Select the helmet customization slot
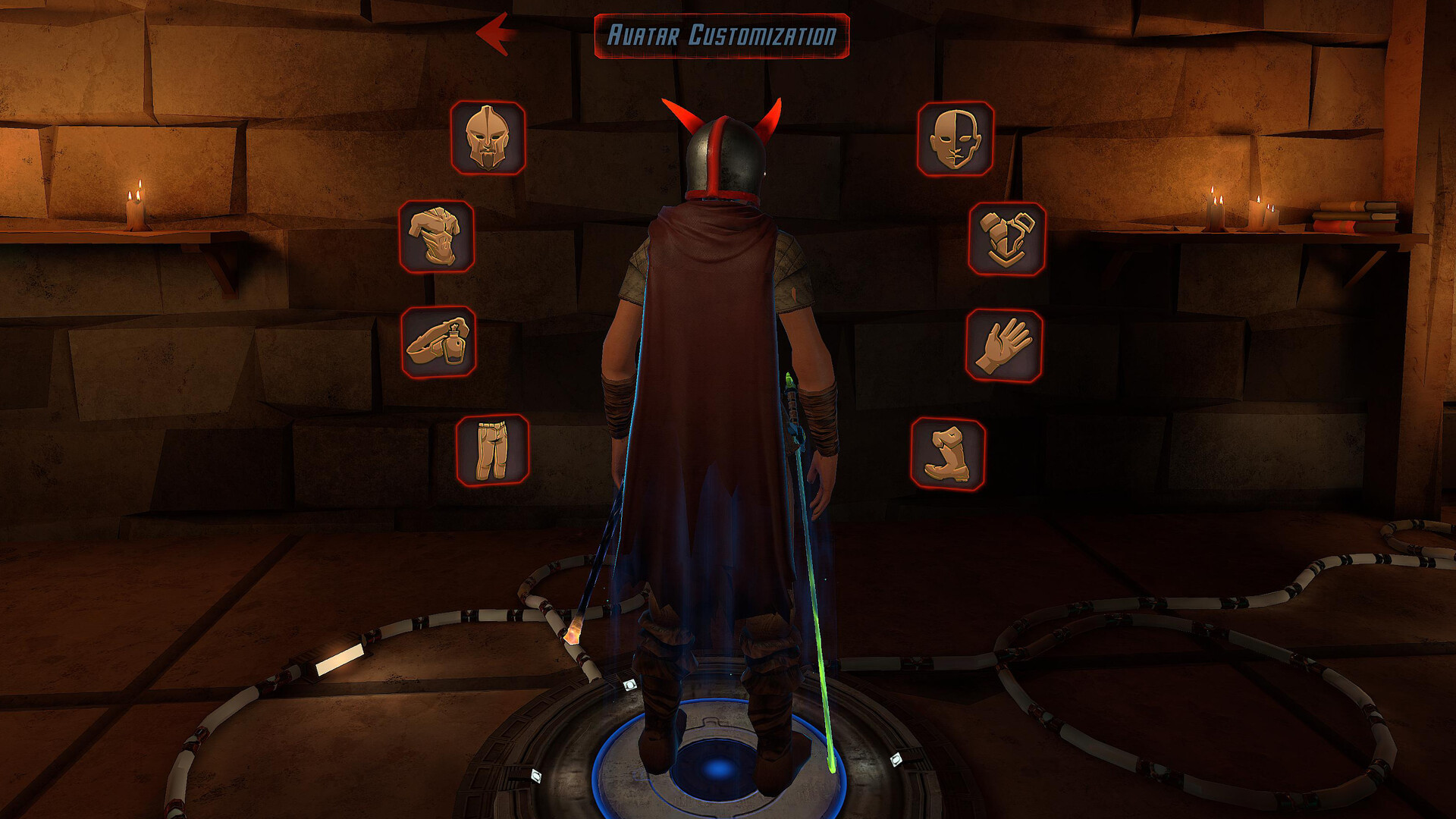 pos(486,139)
